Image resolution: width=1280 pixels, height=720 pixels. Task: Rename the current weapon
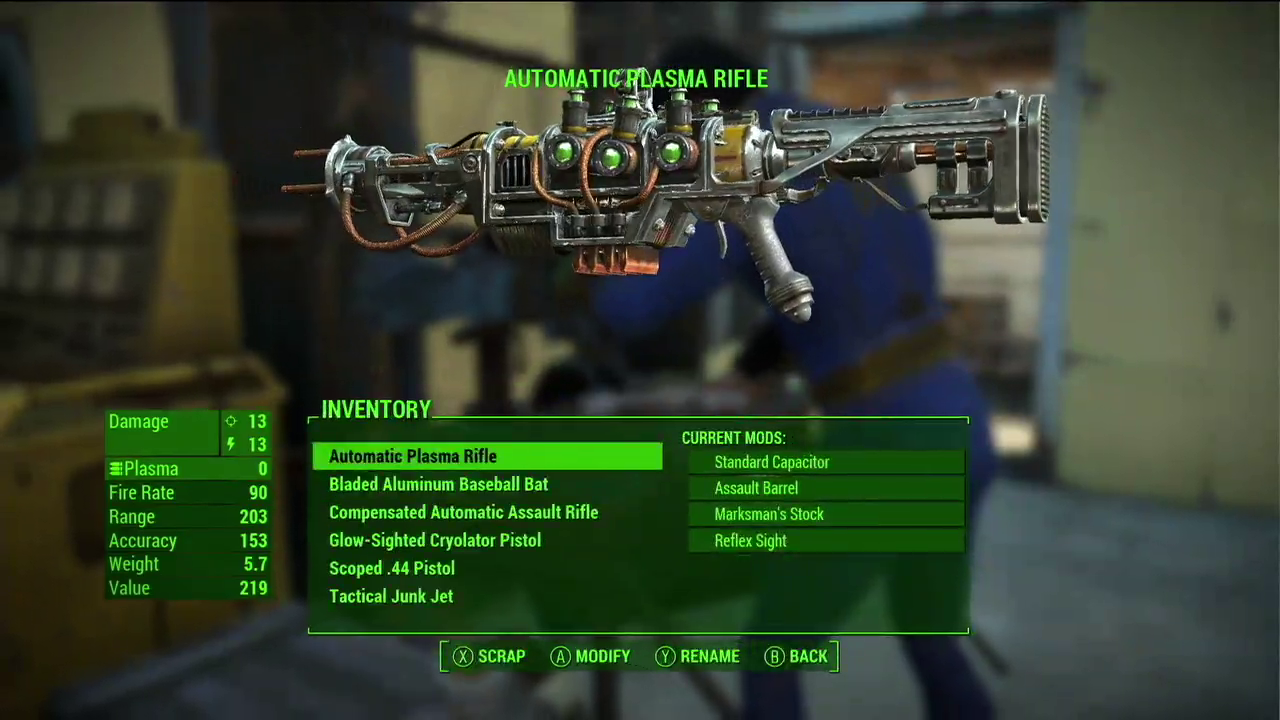(x=697, y=657)
